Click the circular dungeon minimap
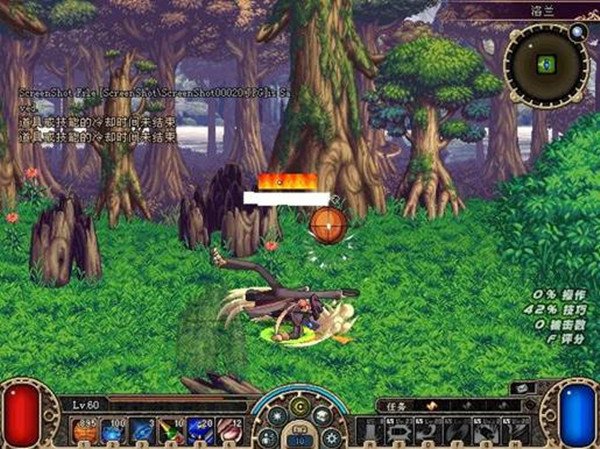The height and width of the screenshot is (449, 600). [x=544, y=64]
